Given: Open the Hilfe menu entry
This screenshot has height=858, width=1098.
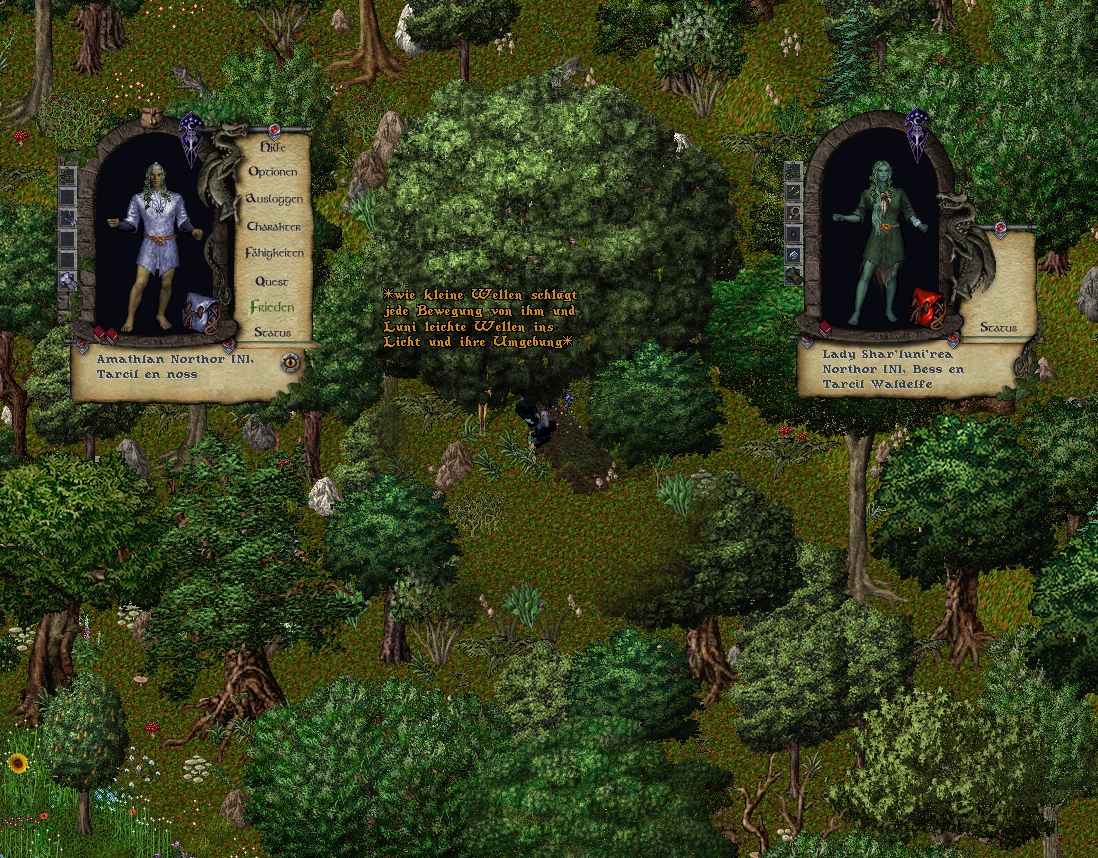Looking at the screenshot, I should click(x=273, y=147).
